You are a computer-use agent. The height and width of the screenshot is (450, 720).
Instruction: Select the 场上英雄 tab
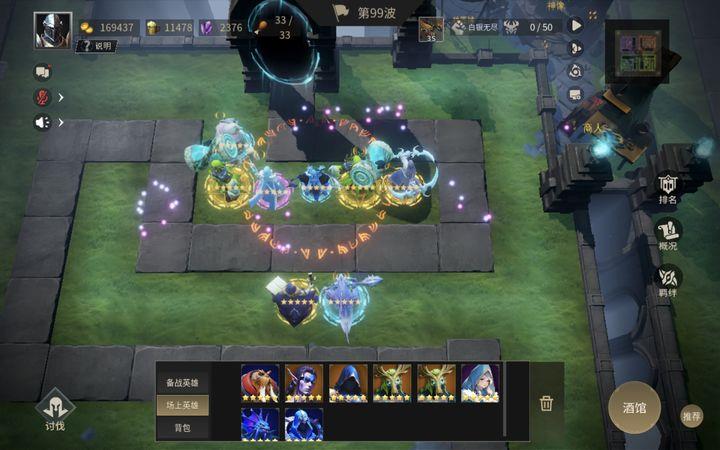[182, 405]
